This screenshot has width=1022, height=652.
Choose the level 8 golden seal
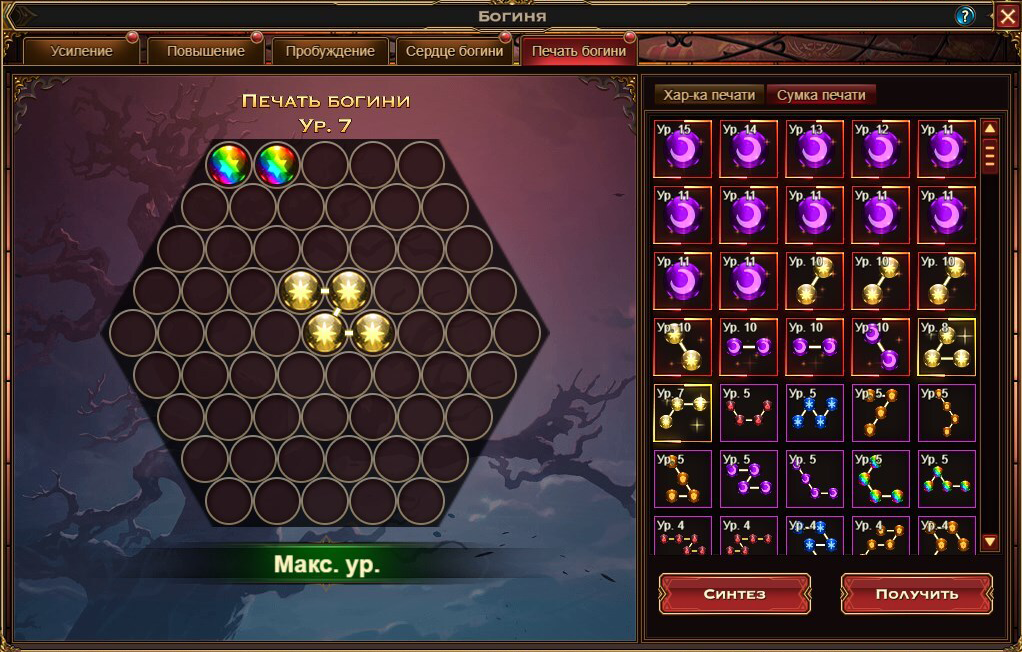coord(947,347)
